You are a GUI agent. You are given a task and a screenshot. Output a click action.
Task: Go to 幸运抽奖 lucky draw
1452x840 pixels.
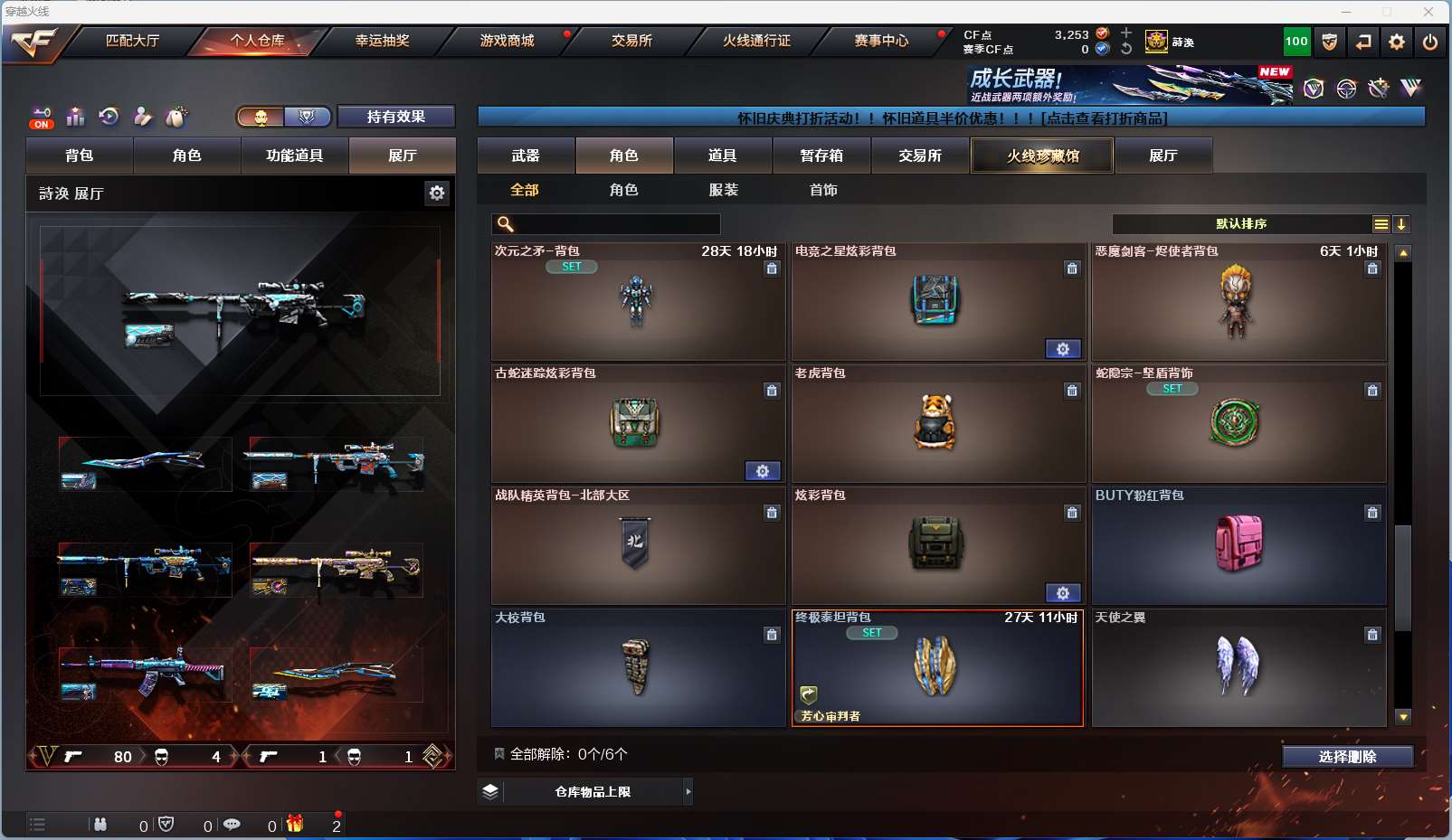(x=382, y=41)
